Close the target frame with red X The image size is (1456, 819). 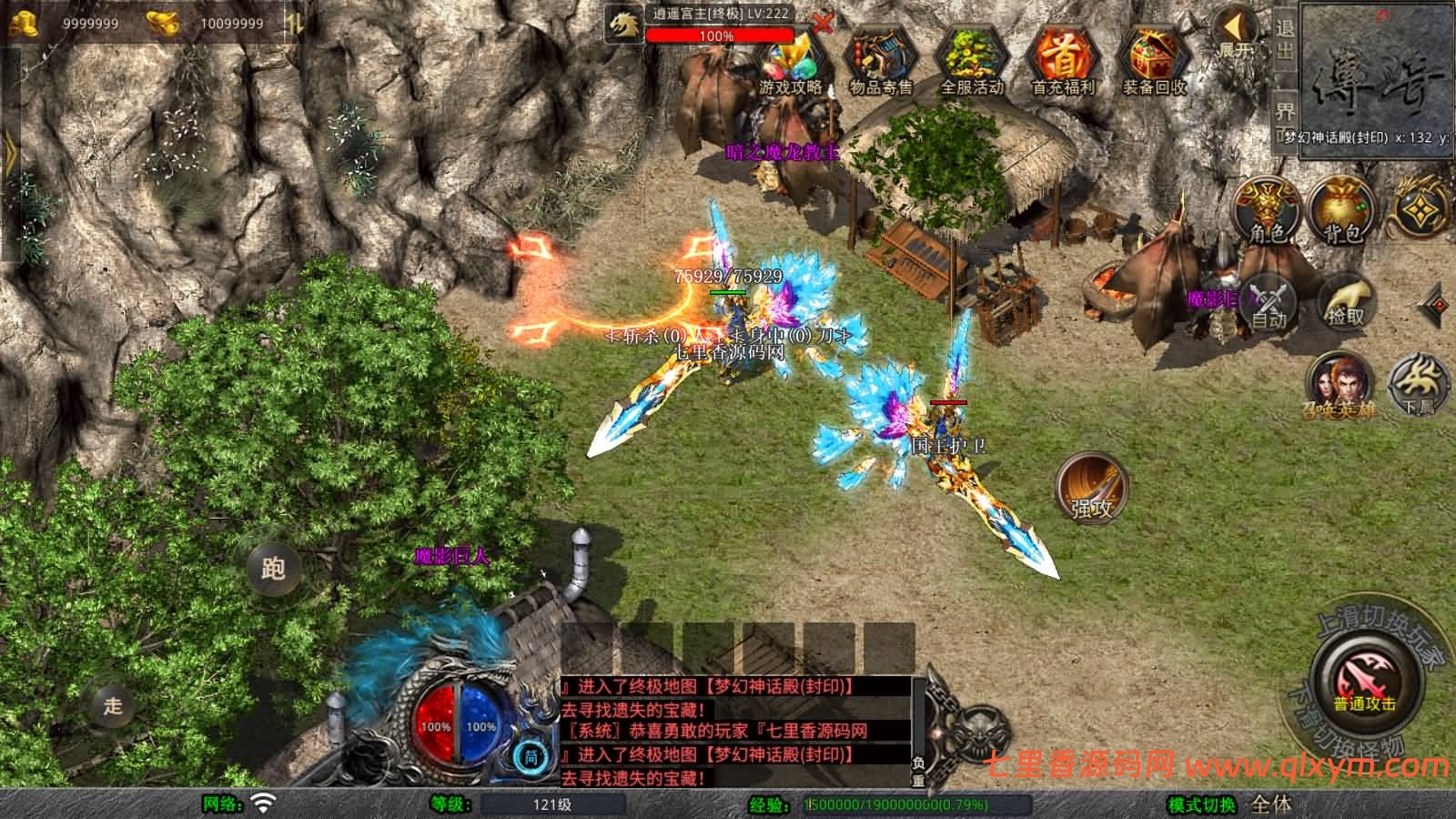coord(823,25)
